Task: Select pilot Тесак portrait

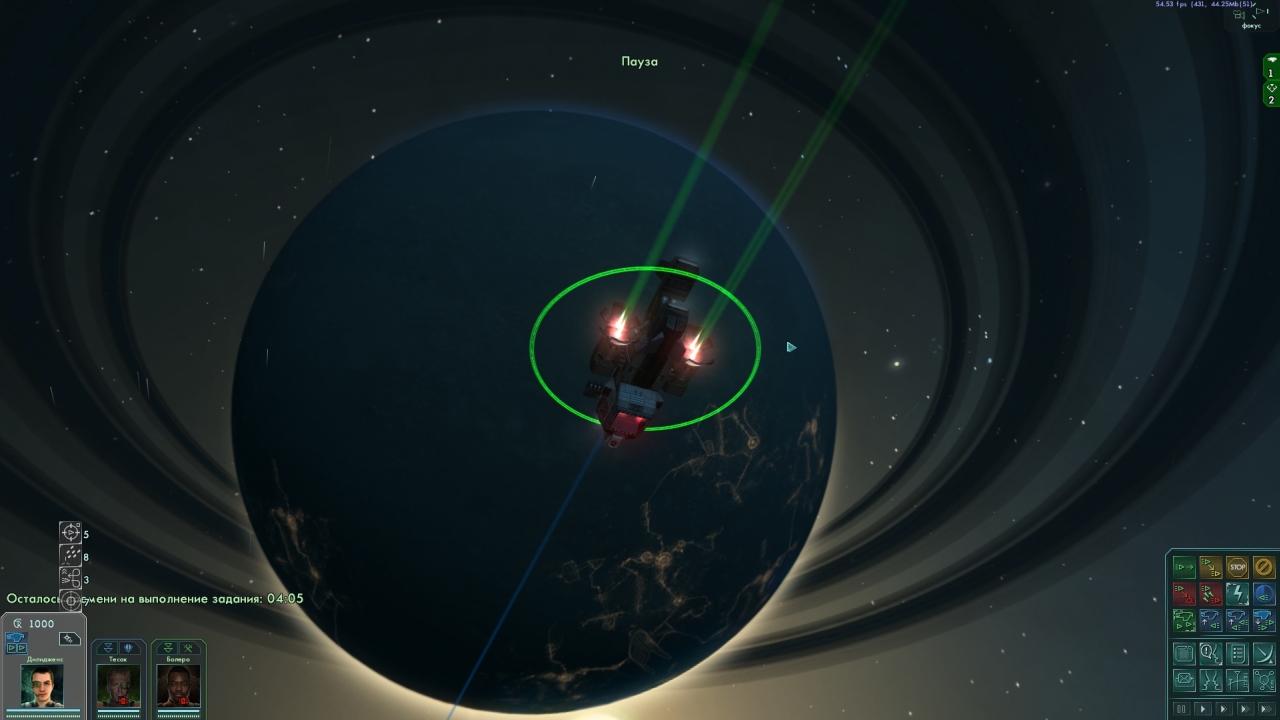Action: click(x=118, y=684)
